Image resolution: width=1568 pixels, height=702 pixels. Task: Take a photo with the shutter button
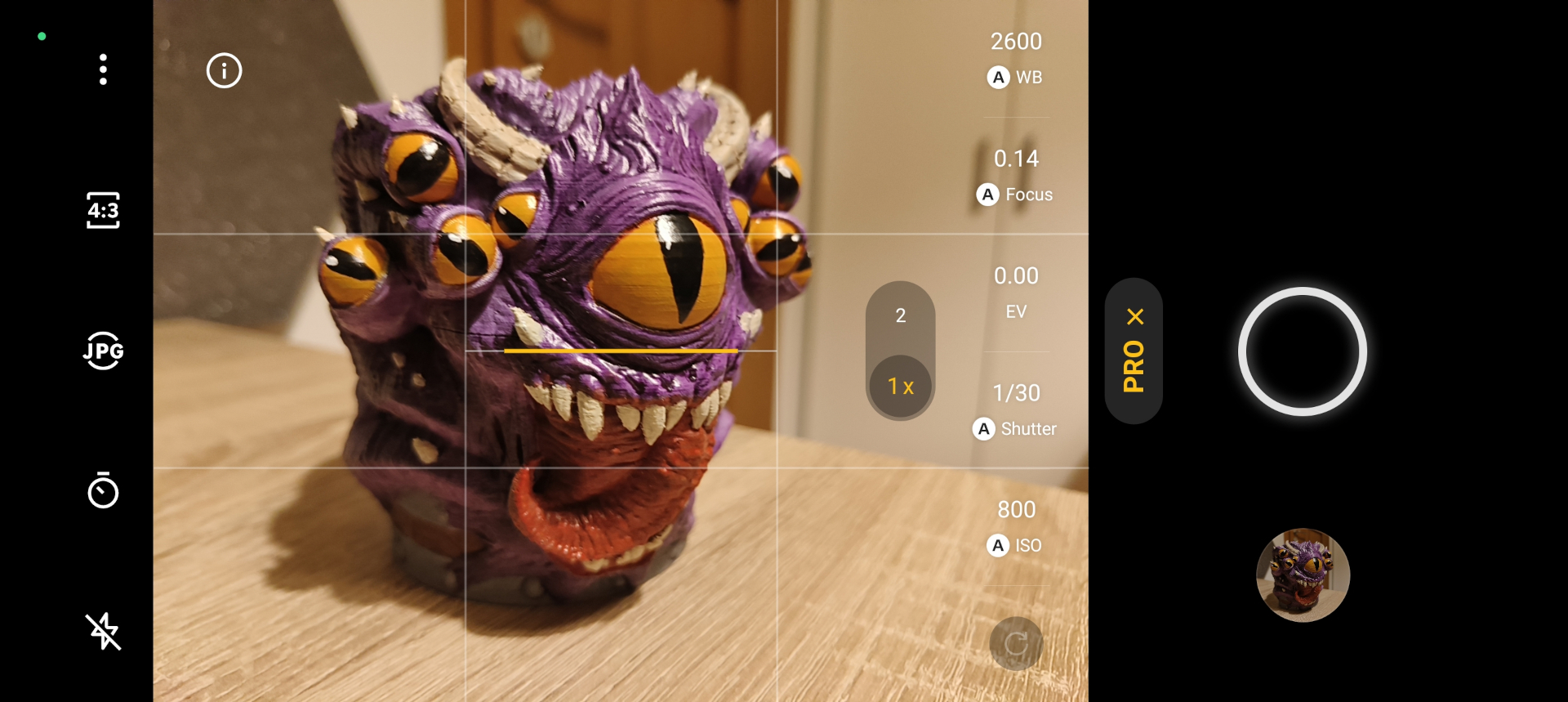(x=1302, y=351)
